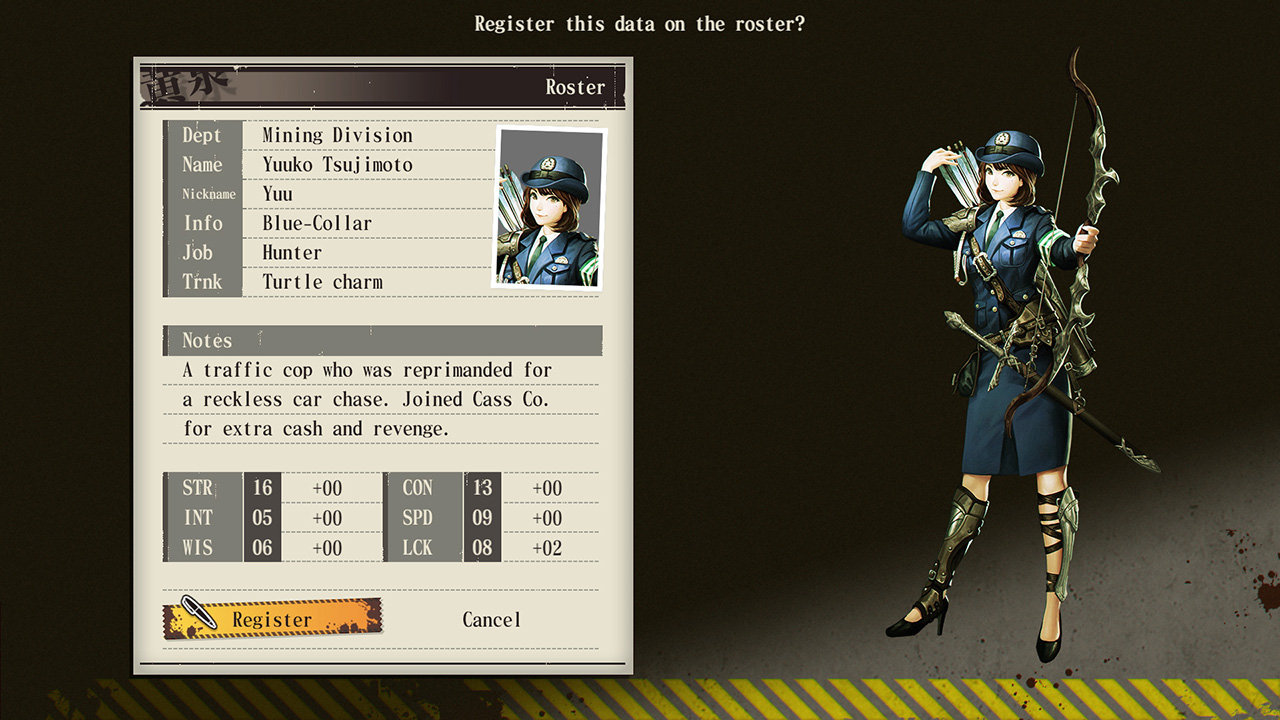1280x720 pixels.
Task: Click the CON stat label
Action: (417, 488)
